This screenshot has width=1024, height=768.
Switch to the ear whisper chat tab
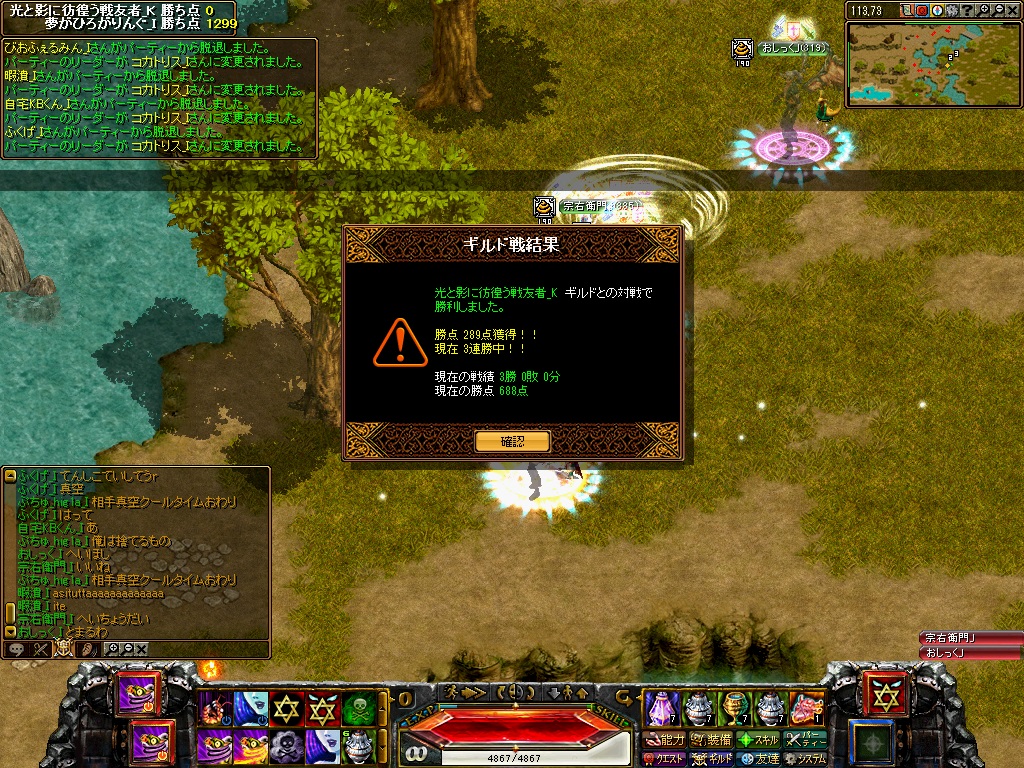click(x=87, y=649)
